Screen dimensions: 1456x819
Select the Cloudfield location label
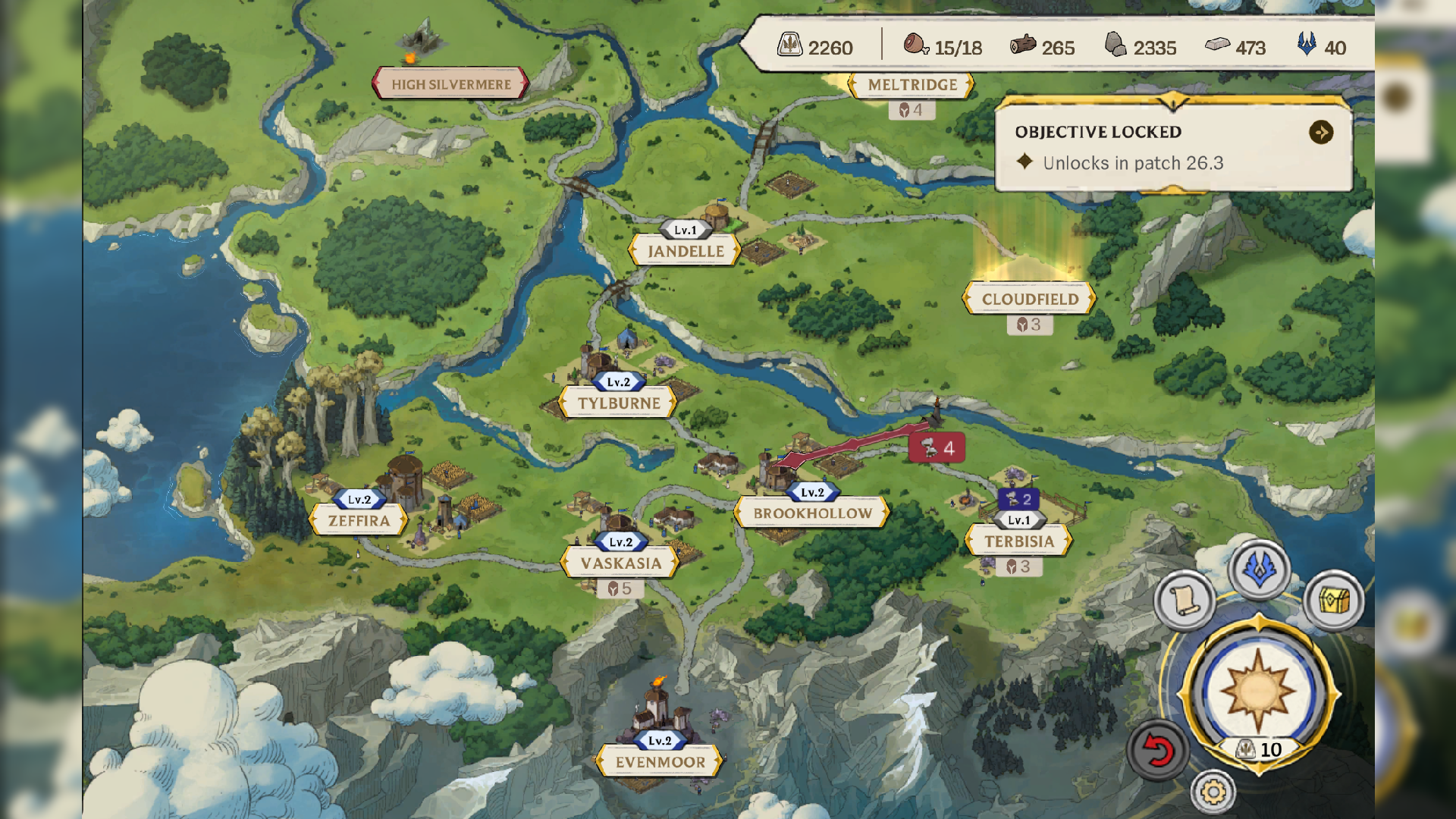[1029, 299]
